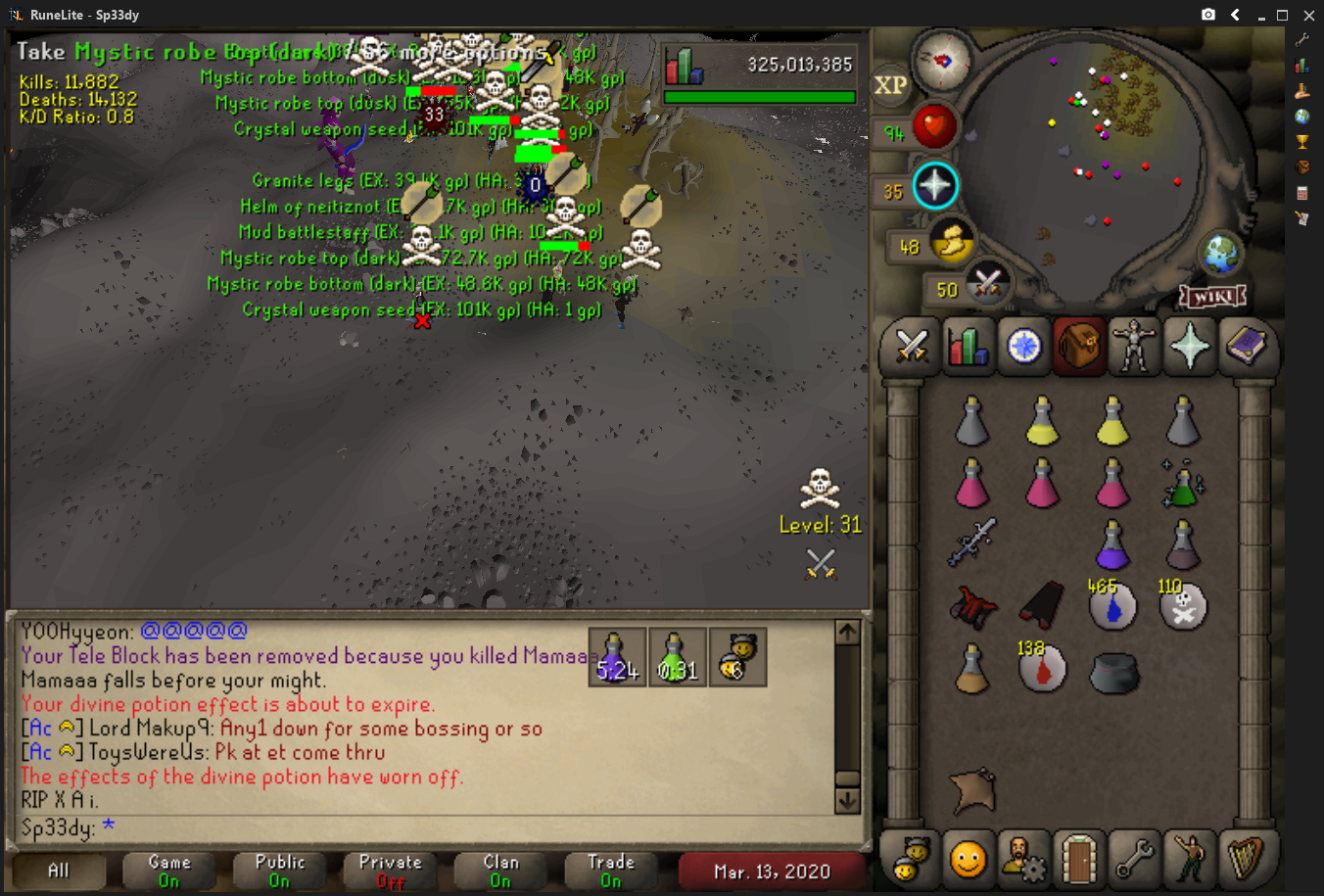
Task: Open the logout door tab
Action: point(1078,859)
